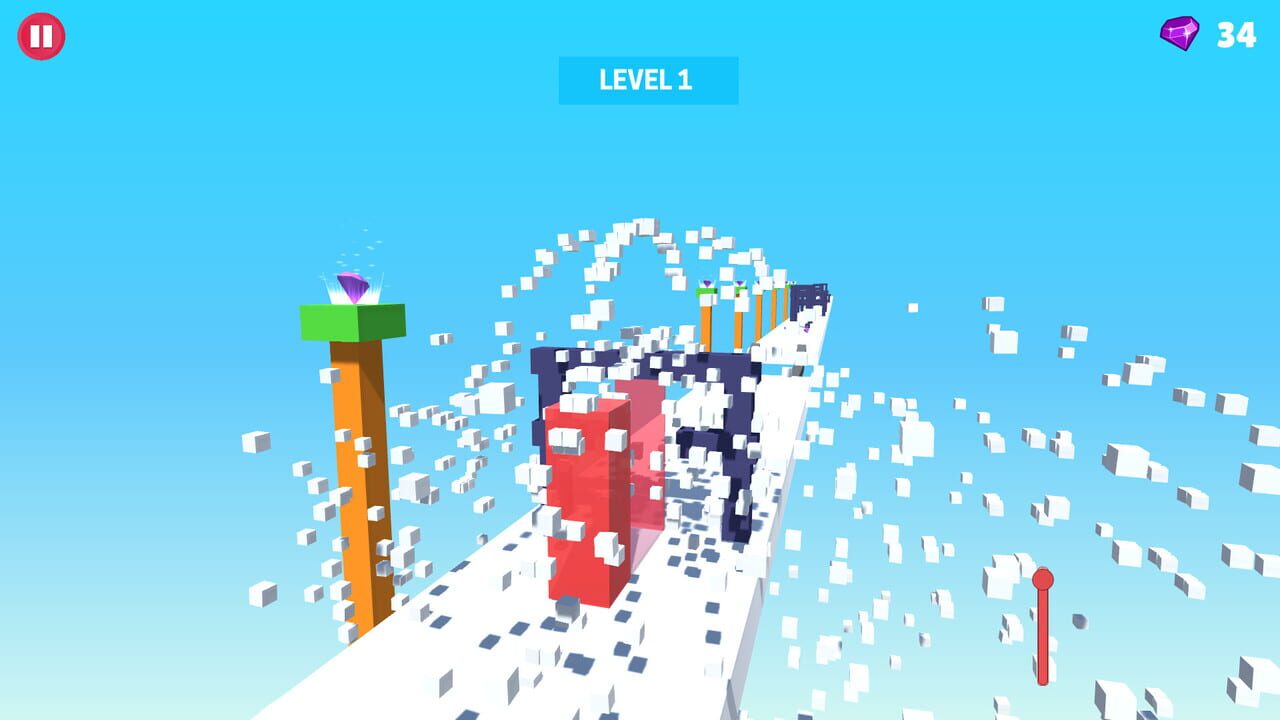Image resolution: width=1280 pixels, height=720 pixels.
Task: Click the gem atop the nearest distant pillar
Action: click(706, 283)
